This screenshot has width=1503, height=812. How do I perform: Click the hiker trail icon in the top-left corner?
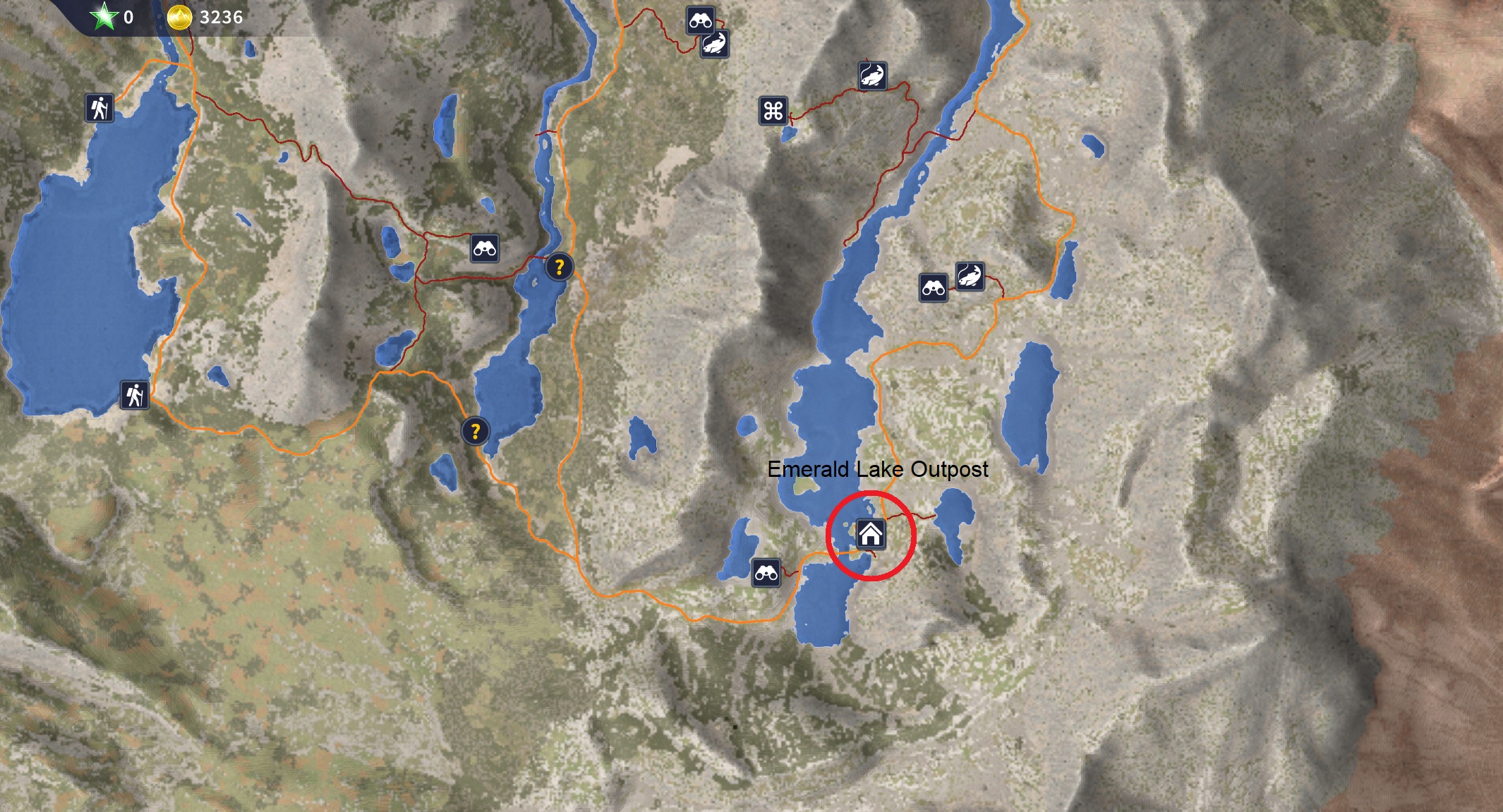click(x=99, y=107)
